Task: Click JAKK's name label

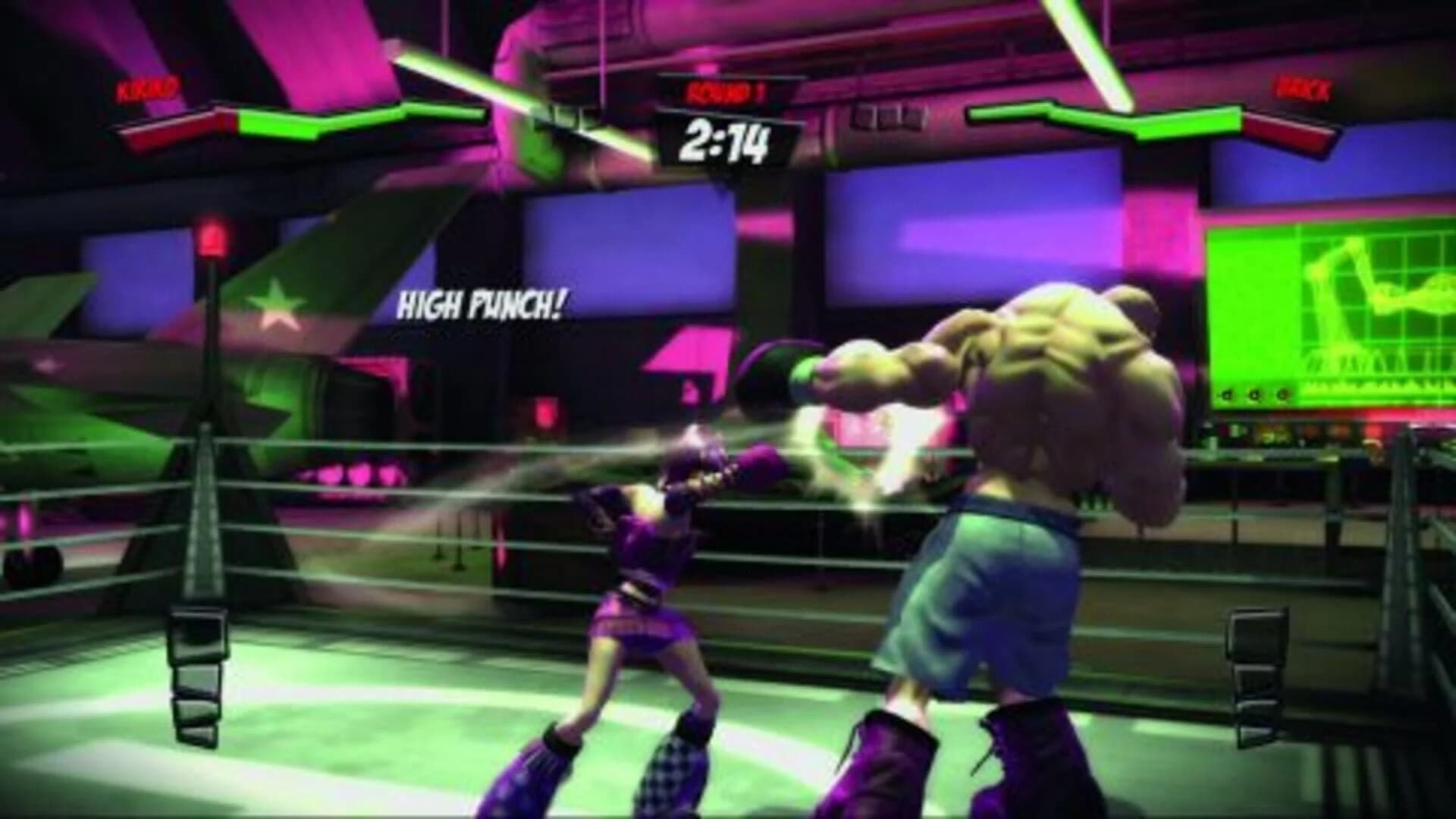Action: (1299, 93)
